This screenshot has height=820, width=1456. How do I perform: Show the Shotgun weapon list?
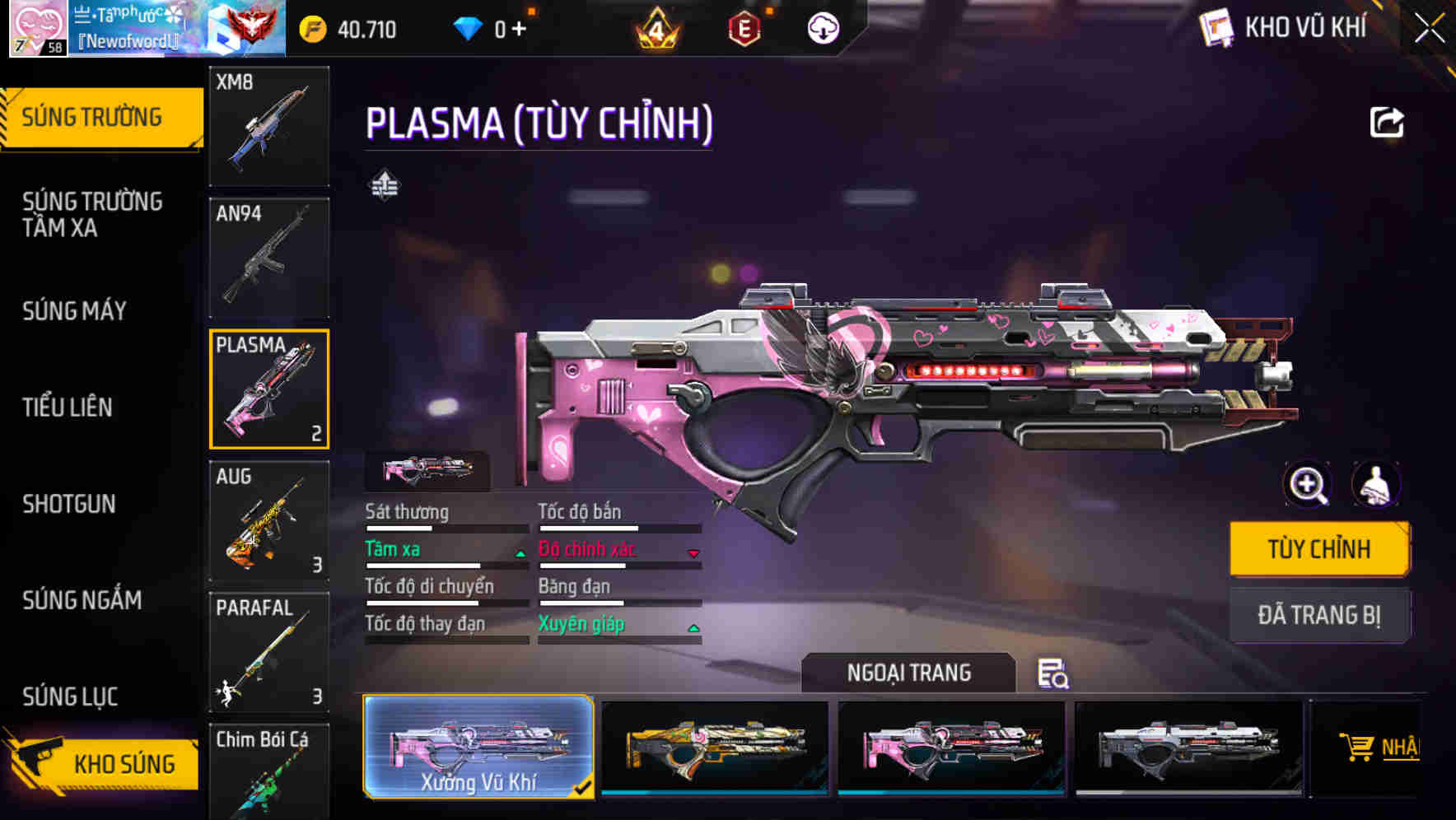coord(69,504)
